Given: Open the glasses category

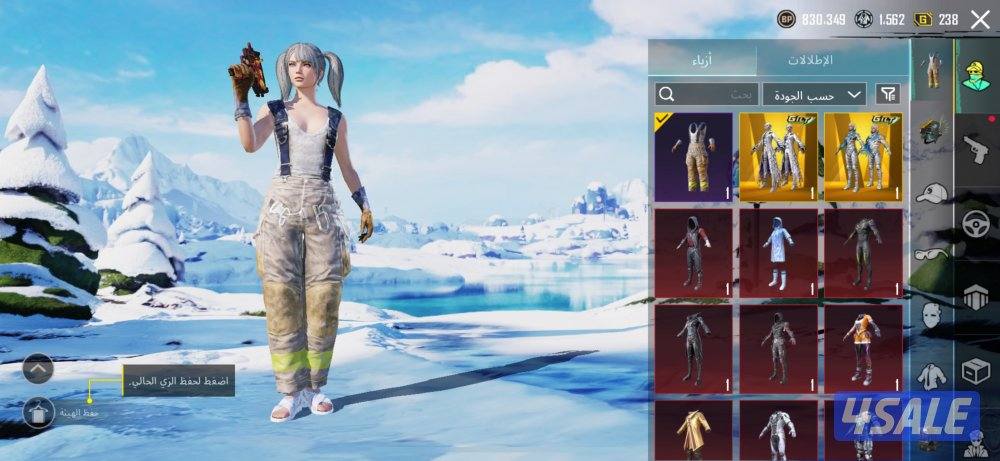Looking at the screenshot, I should click(x=931, y=253).
